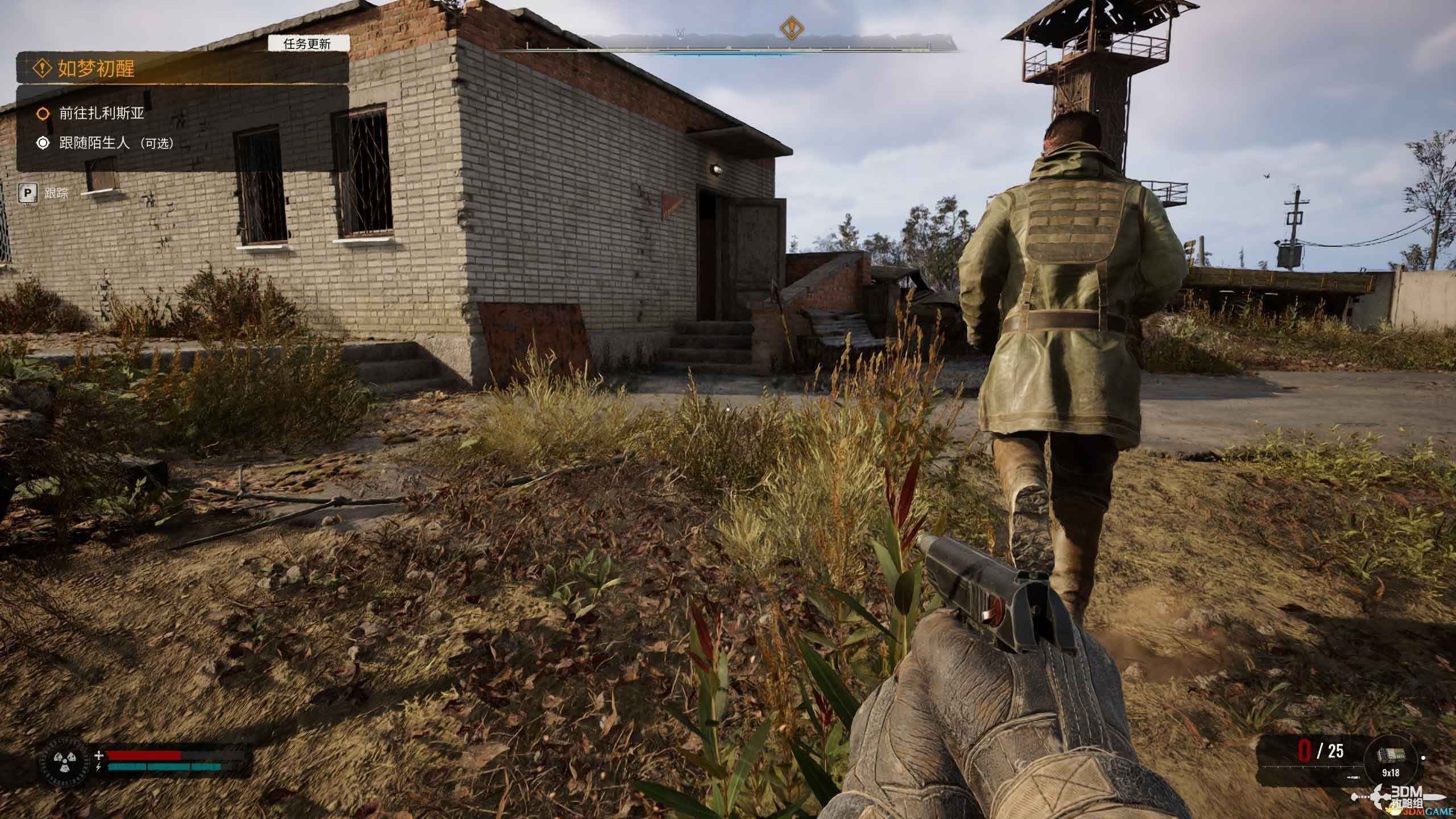Select the 如梦初醒 quest title
The height and width of the screenshot is (819, 1456).
tap(96, 69)
